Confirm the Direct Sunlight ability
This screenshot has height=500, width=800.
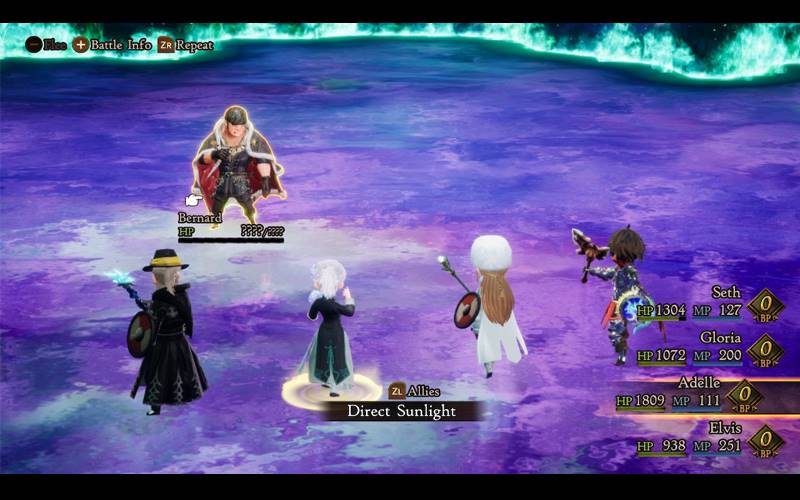pyautogui.click(x=401, y=411)
